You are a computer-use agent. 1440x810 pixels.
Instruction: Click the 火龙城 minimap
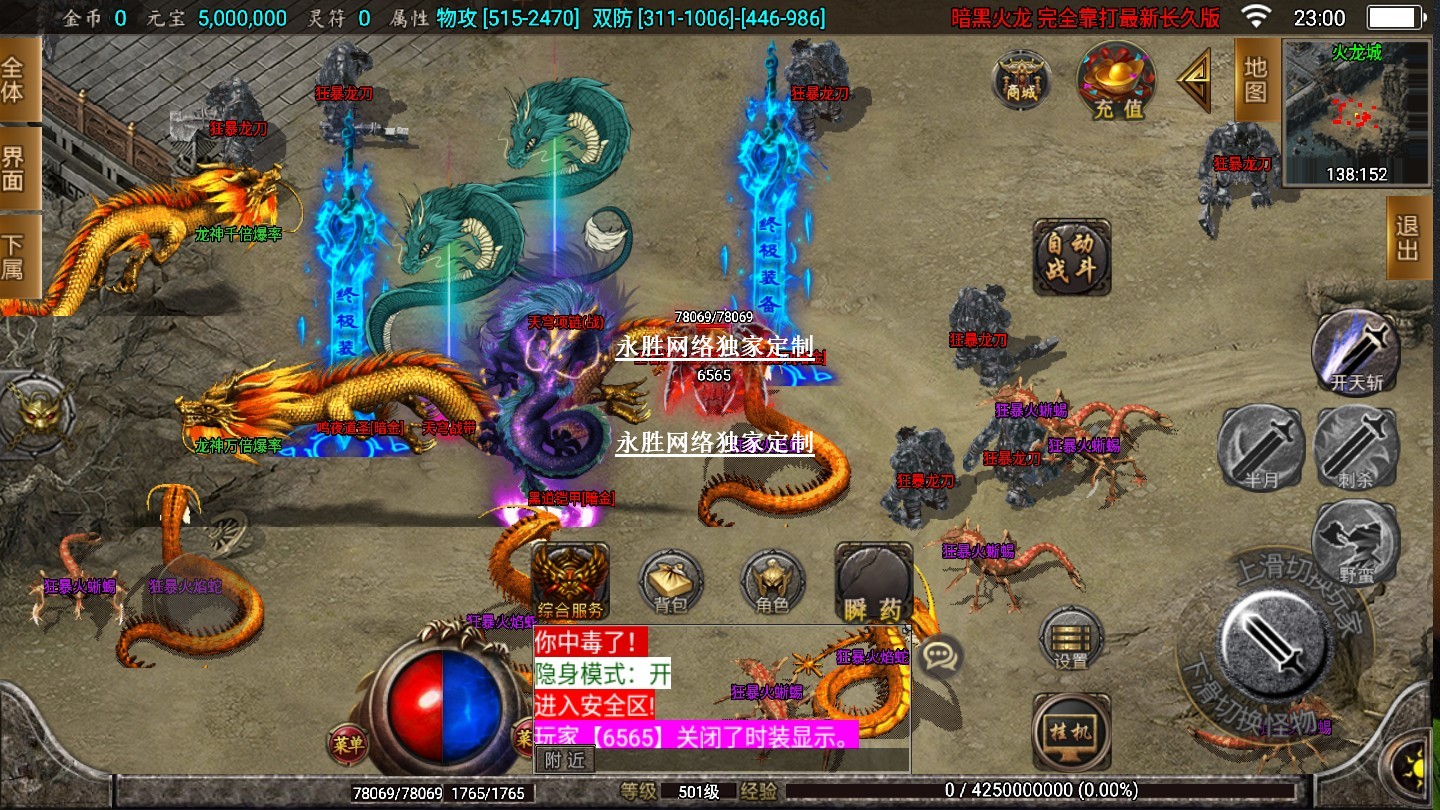(1356, 112)
